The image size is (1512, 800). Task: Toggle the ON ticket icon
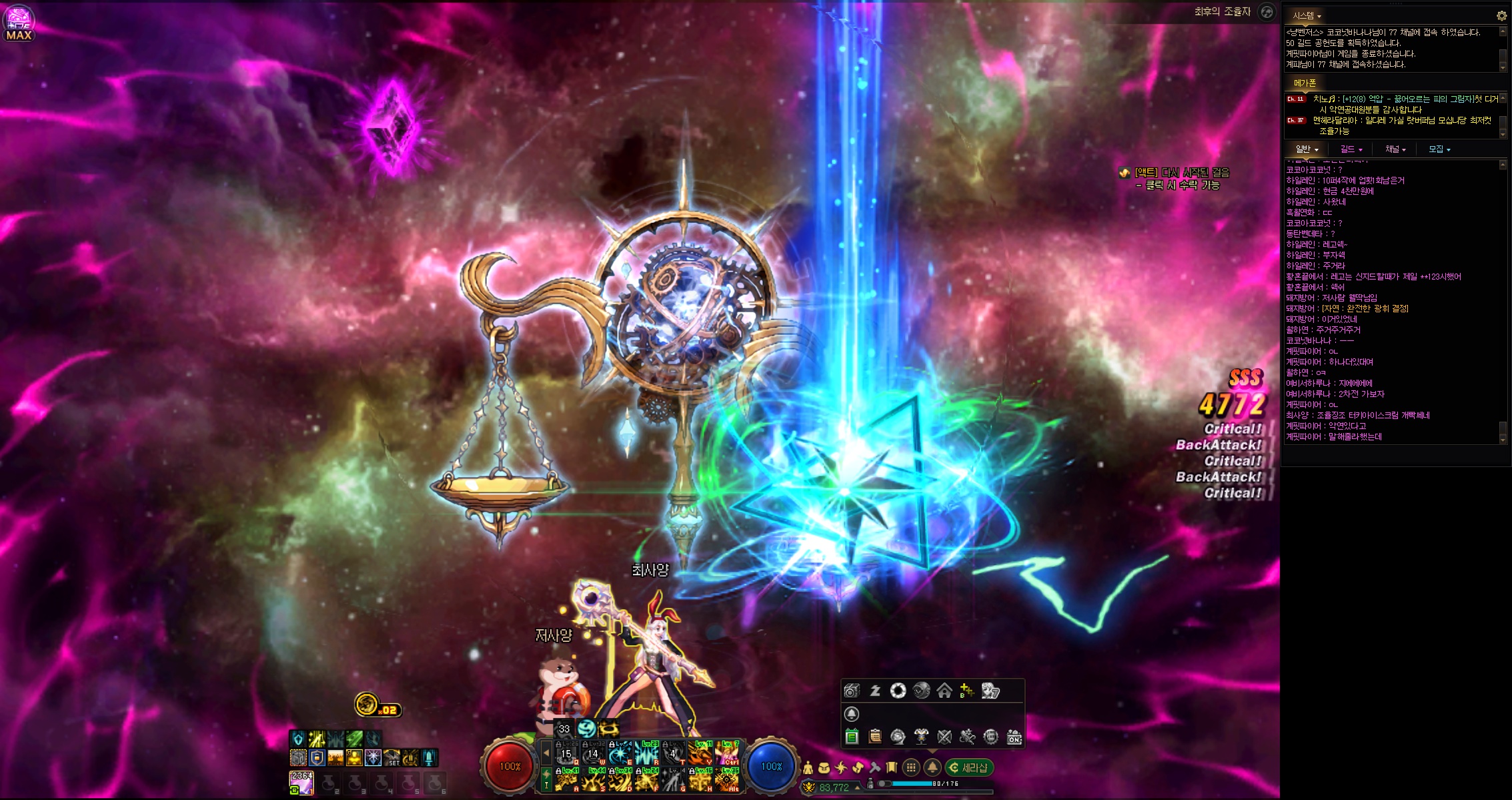[1014, 737]
